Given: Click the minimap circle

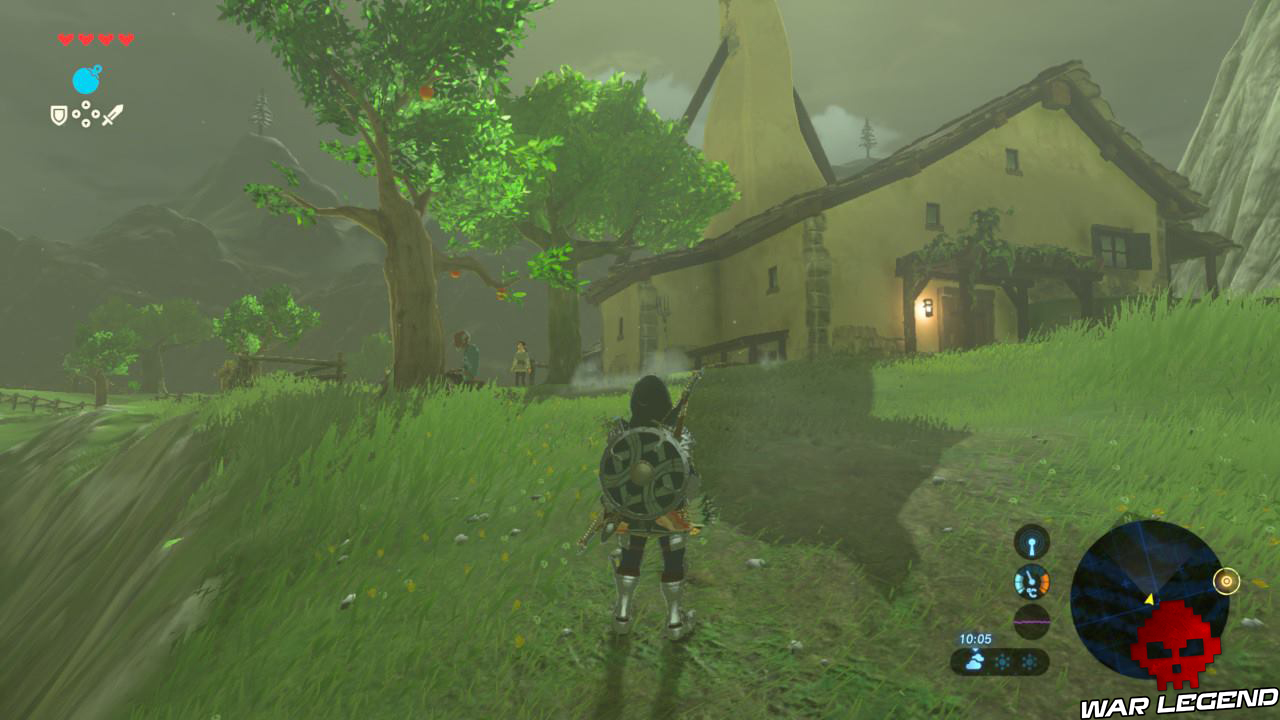Looking at the screenshot, I should (x=1150, y=598).
